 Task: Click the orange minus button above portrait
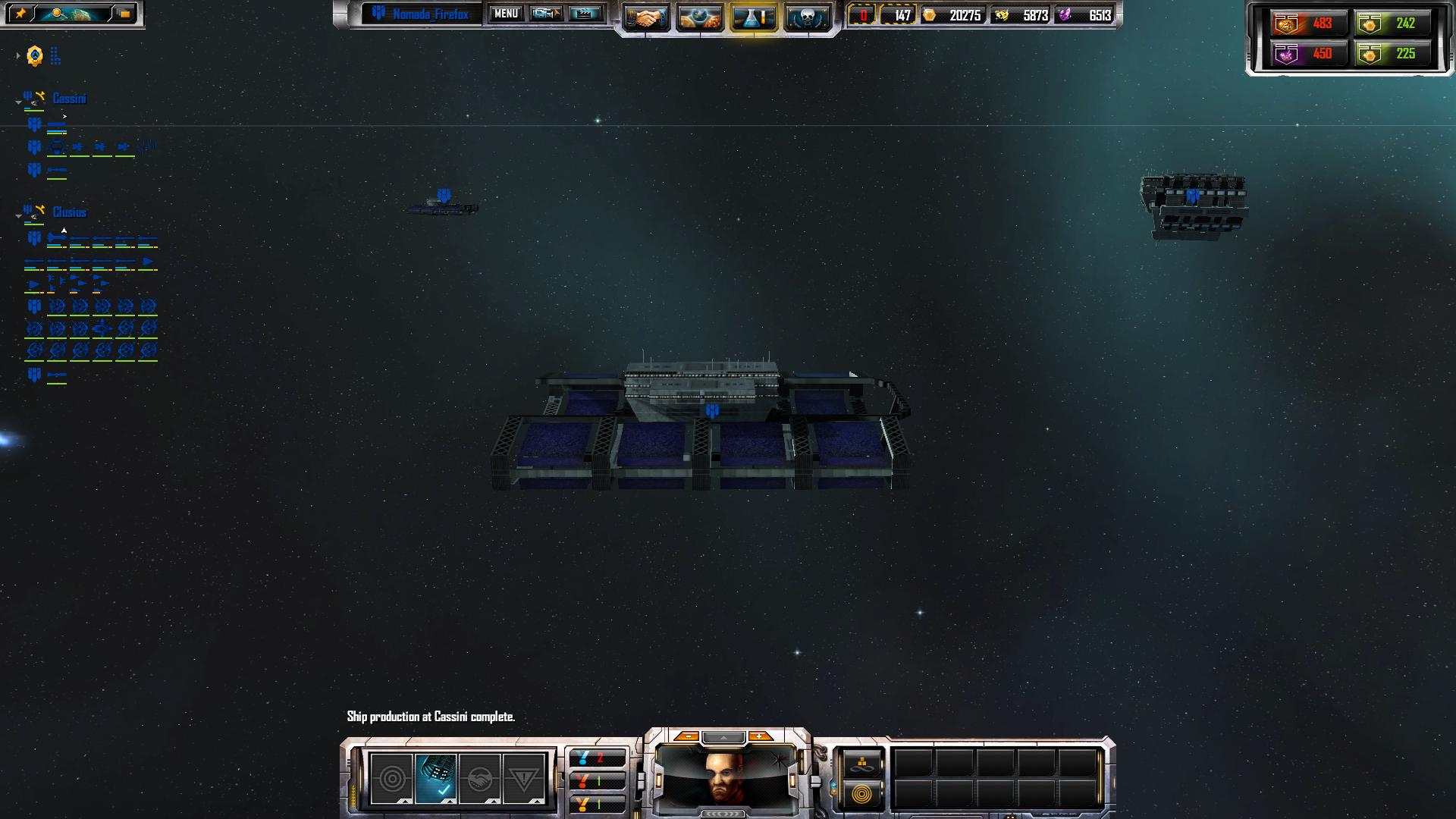pyautogui.click(x=687, y=736)
